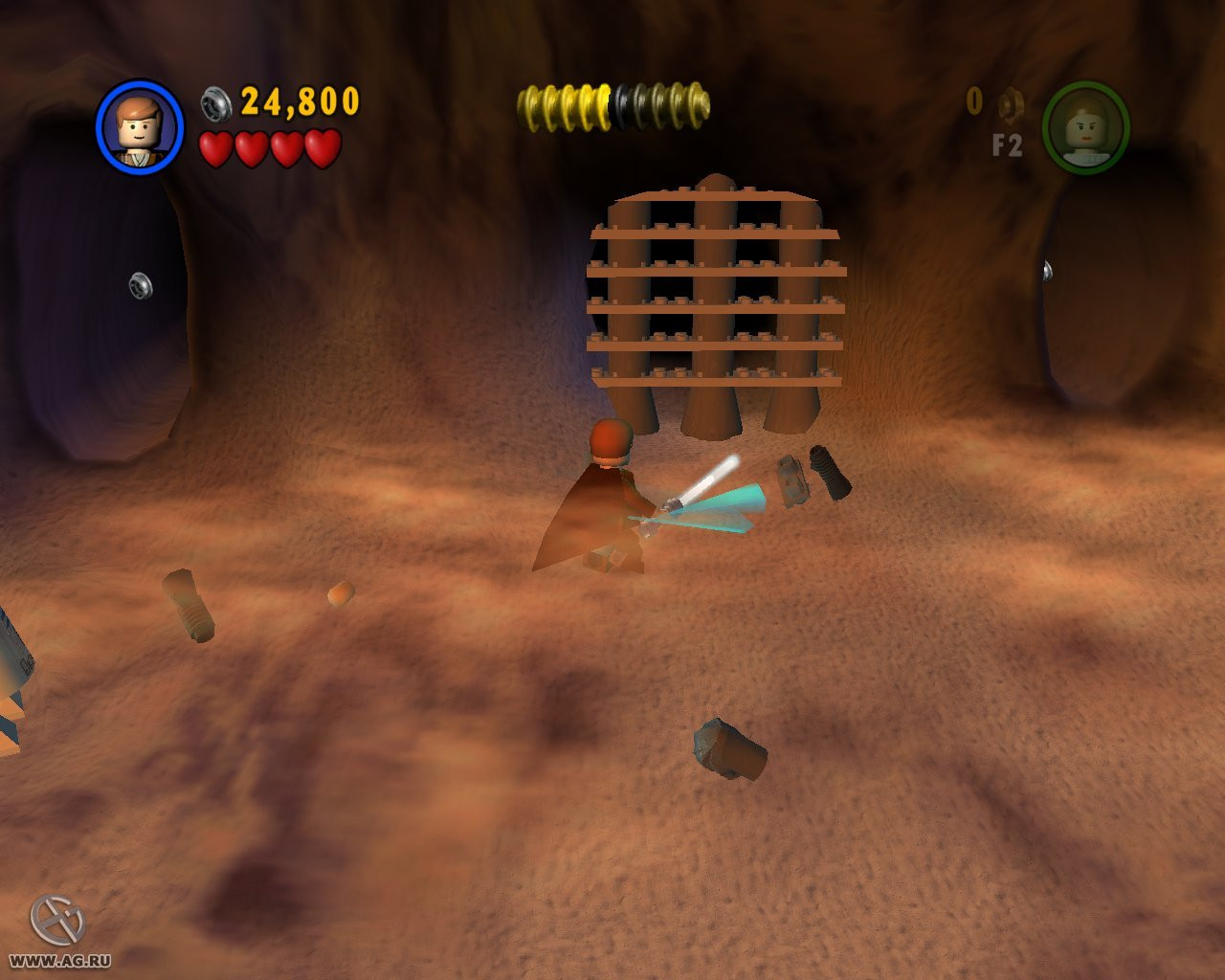Click the gold stud icon beside the zero counter
This screenshot has height=980, width=1225.
tap(1008, 104)
